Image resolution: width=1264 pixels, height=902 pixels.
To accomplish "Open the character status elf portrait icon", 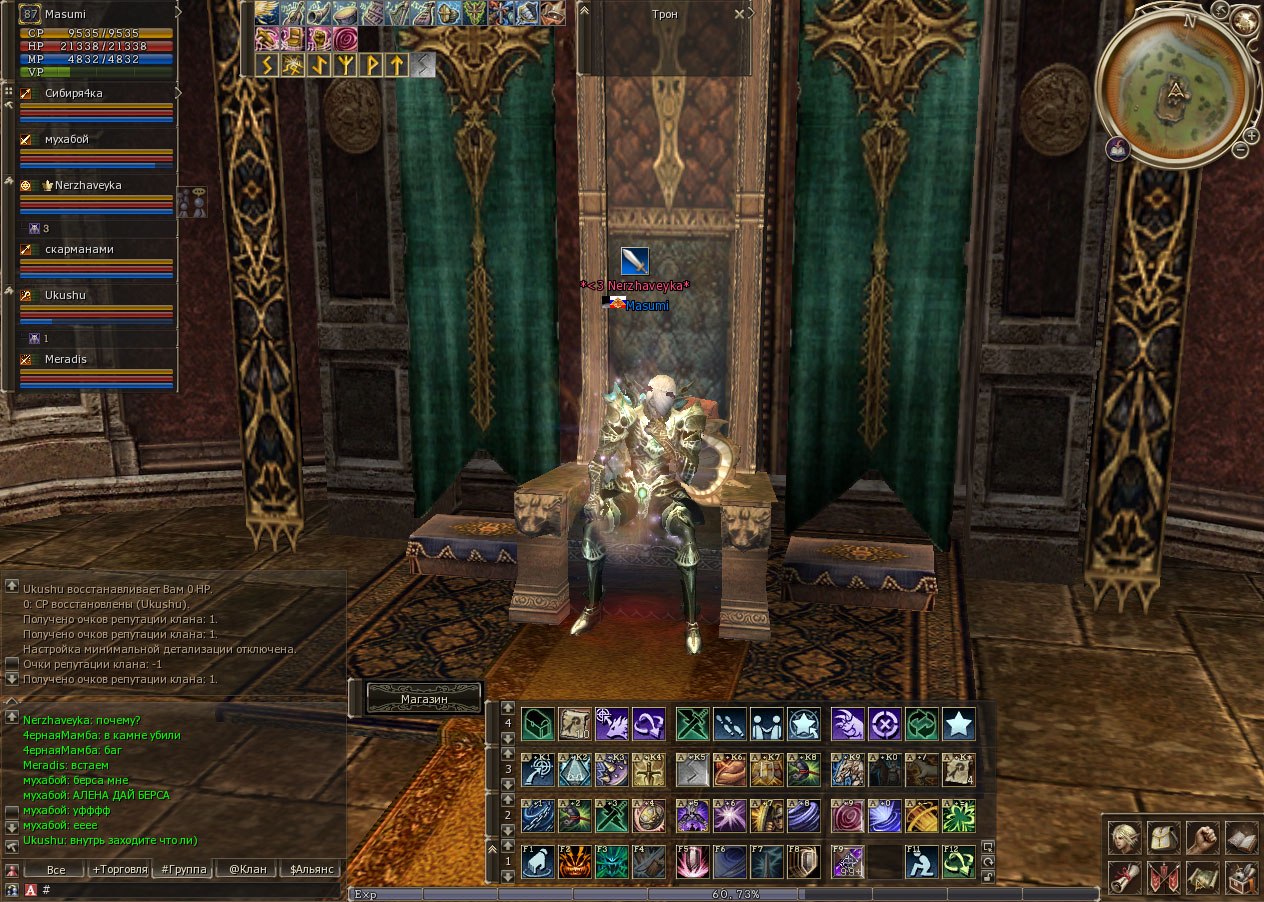I will coord(1125,838).
